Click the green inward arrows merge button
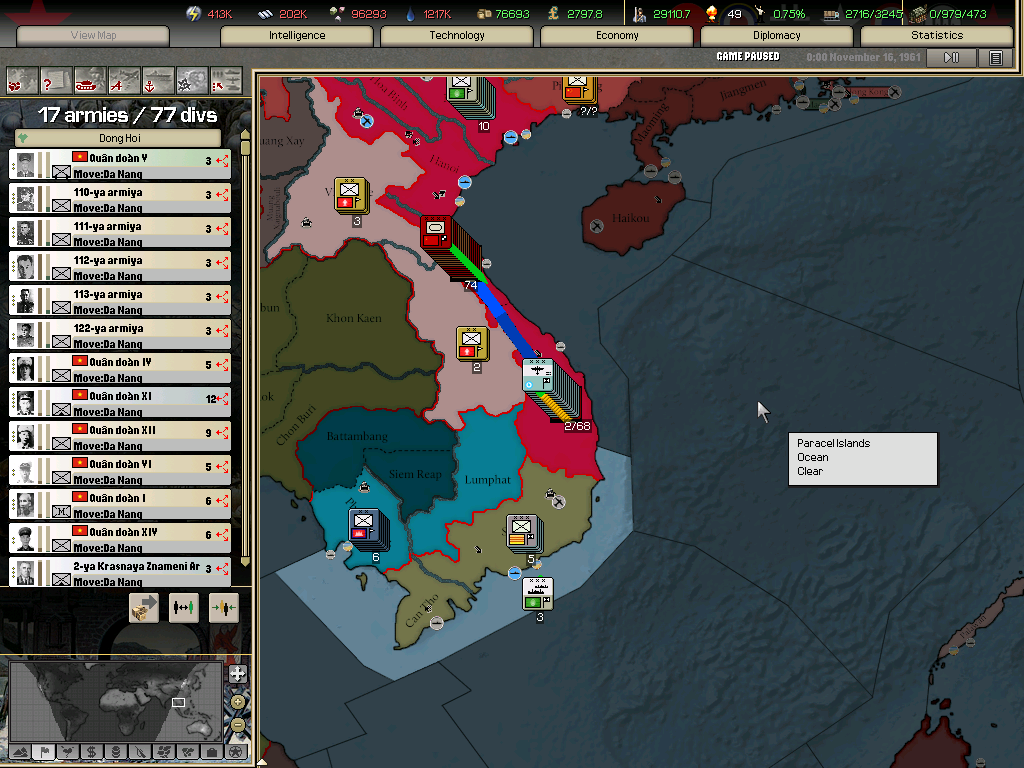Screen dimensions: 1024x768 click(x=224, y=607)
